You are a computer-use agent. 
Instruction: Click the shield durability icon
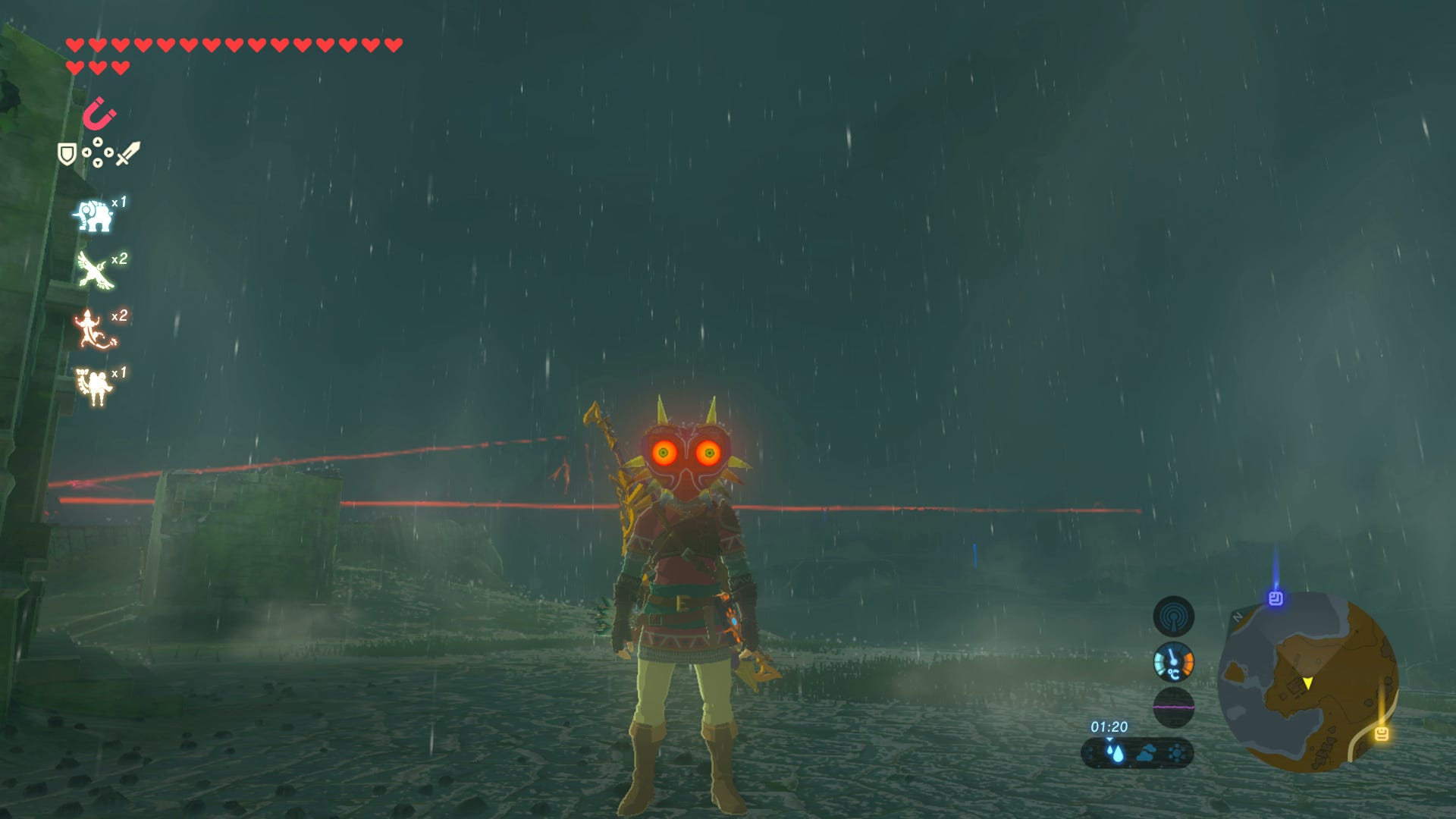tap(67, 154)
